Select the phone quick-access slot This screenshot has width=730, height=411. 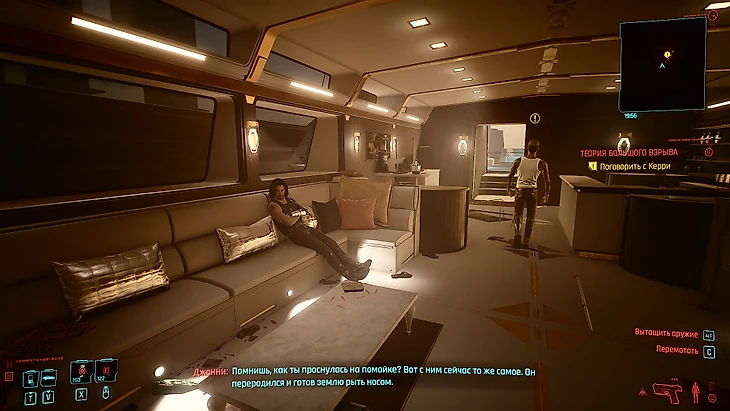pos(29,376)
